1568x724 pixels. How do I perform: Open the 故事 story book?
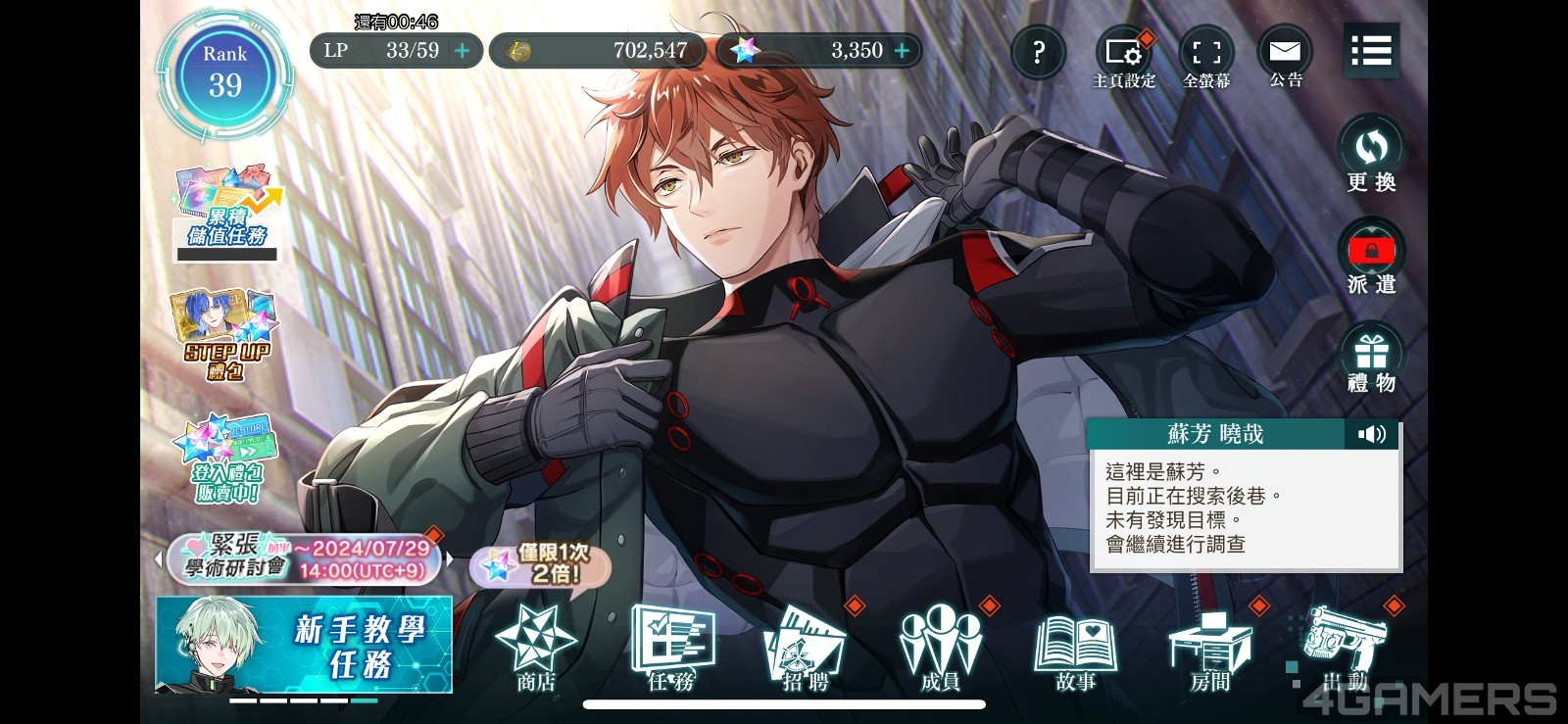pos(1075,649)
